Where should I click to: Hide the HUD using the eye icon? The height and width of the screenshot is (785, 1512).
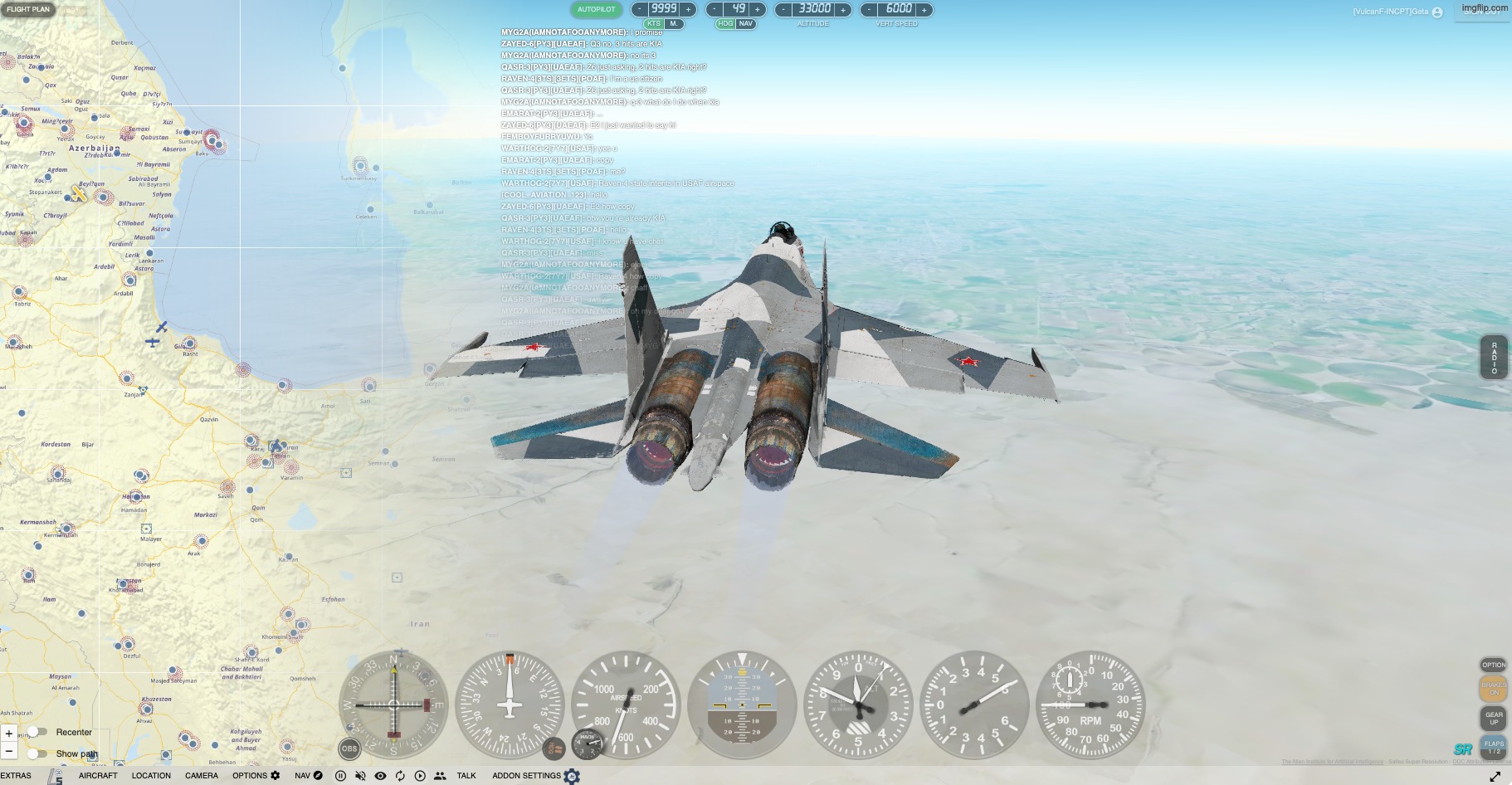[x=380, y=775]
